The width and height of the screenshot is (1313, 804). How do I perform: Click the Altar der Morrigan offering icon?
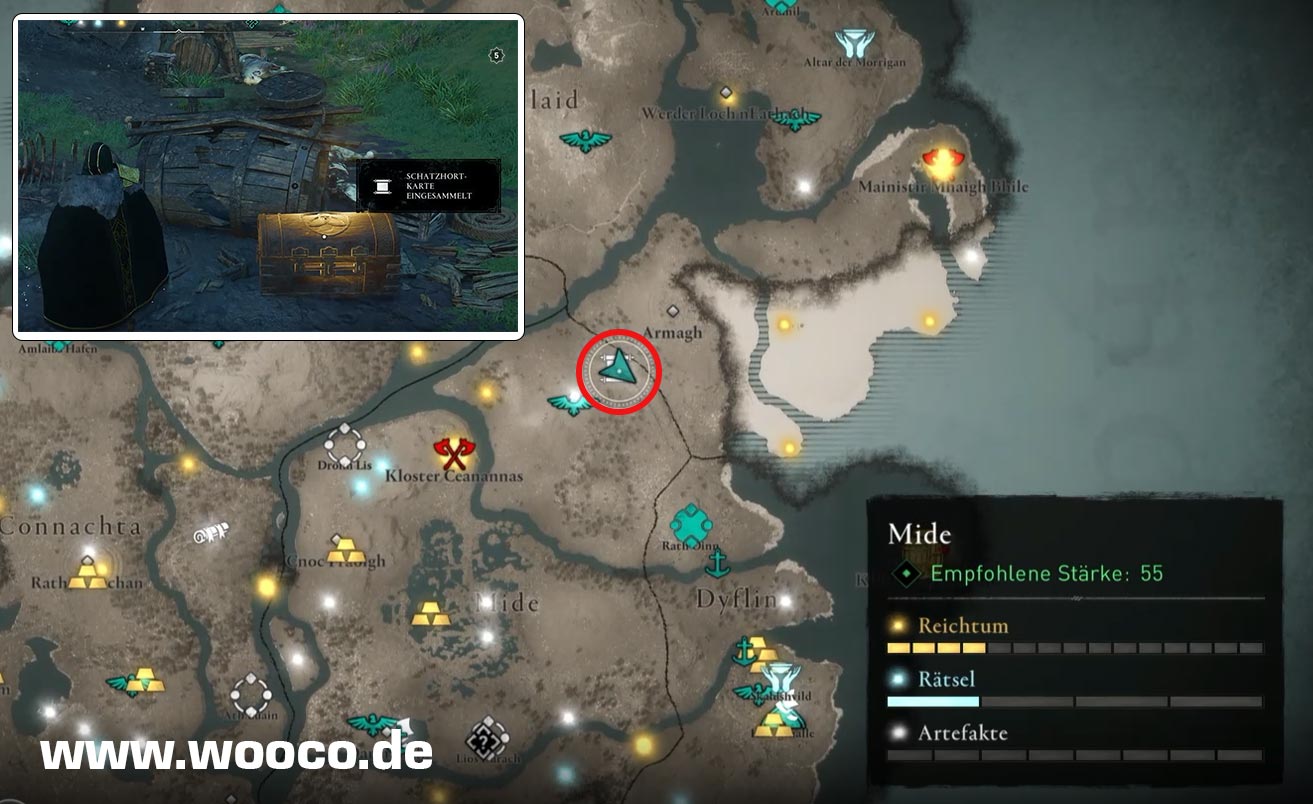point(853,43)
